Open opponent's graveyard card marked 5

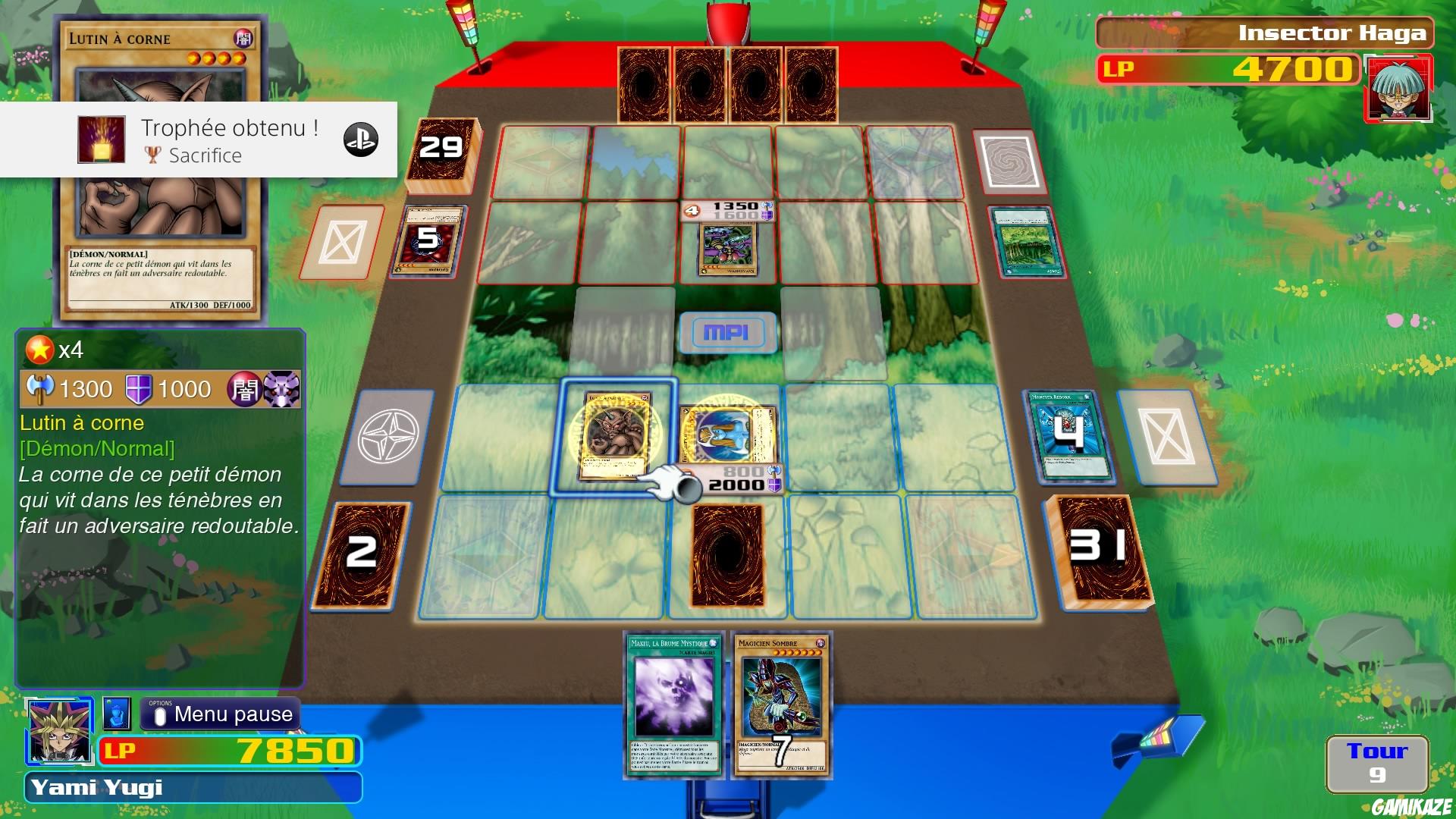(x=427, y=240)
